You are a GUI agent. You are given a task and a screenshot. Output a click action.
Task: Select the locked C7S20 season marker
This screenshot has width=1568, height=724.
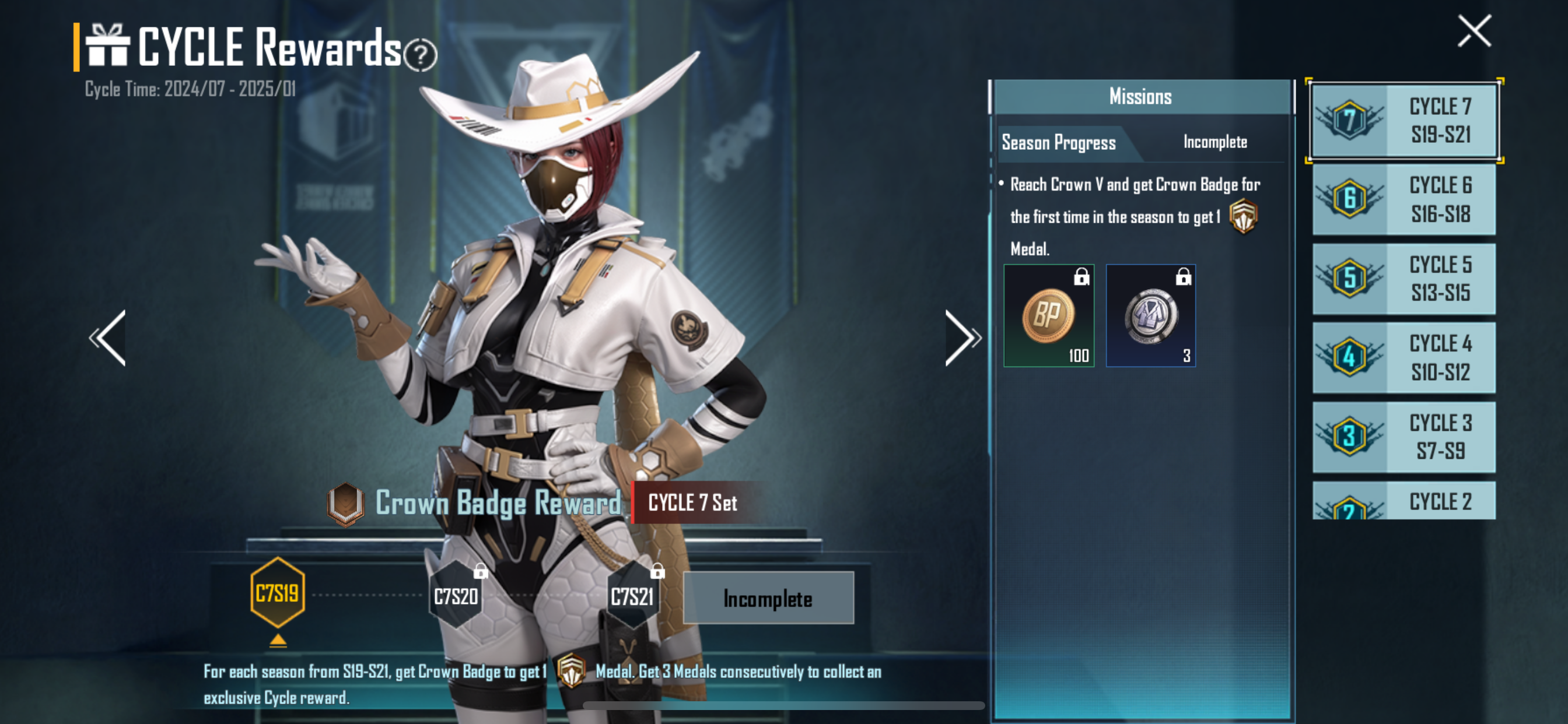point(456,596)
